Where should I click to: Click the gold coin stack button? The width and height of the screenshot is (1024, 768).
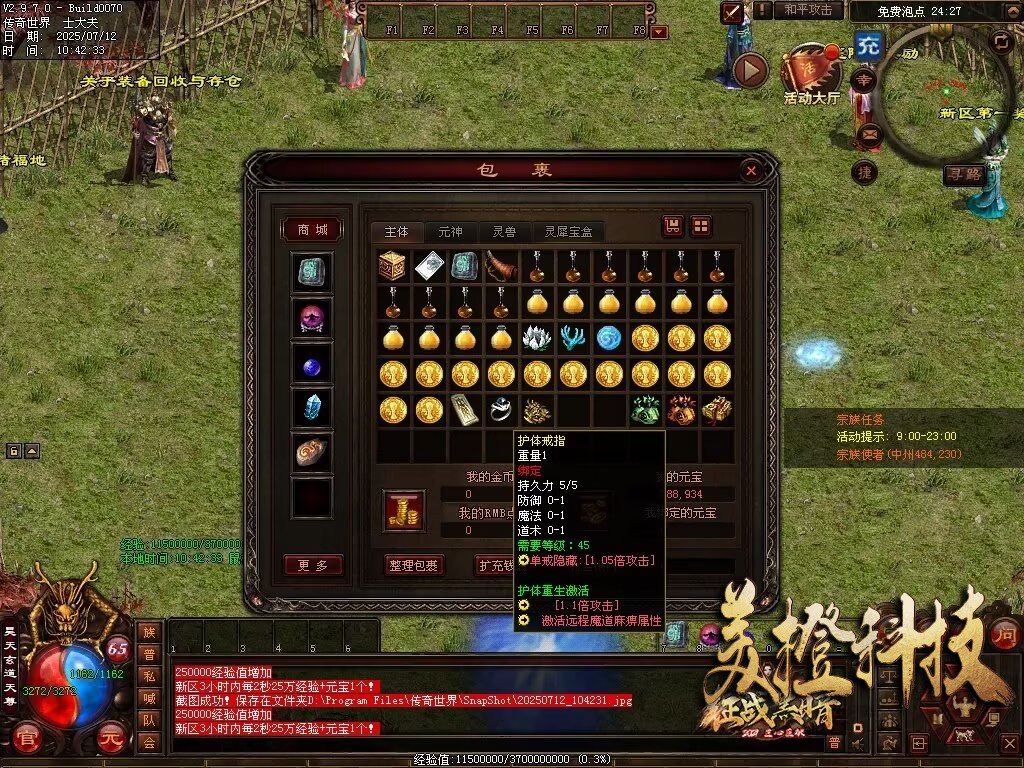(x=404, y=511)
